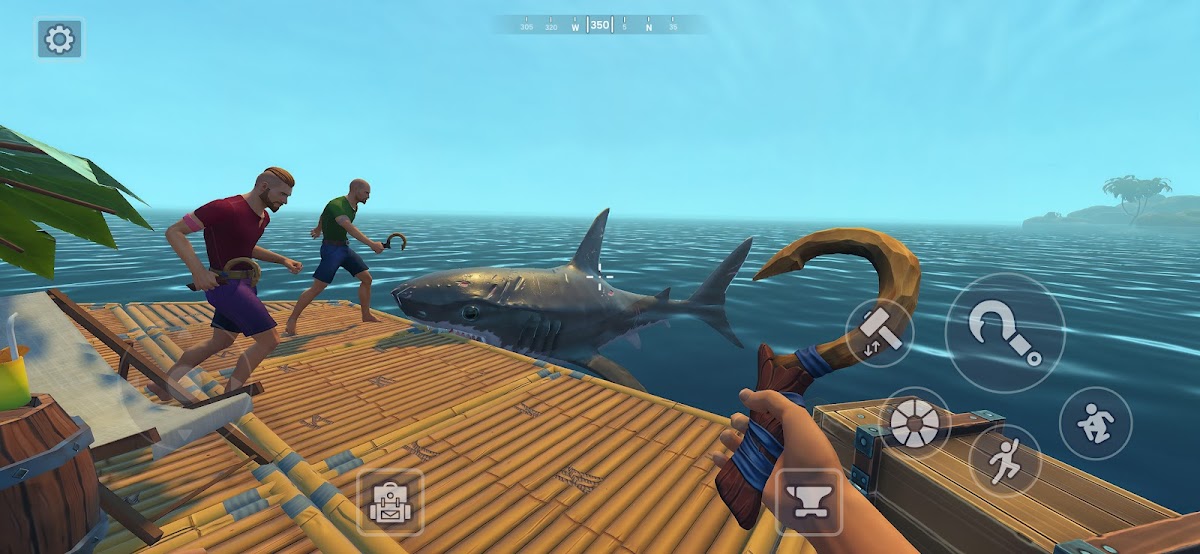1200x554 pixels.
Task: Open the settings gear menu
Action: [x=60, y=39]
